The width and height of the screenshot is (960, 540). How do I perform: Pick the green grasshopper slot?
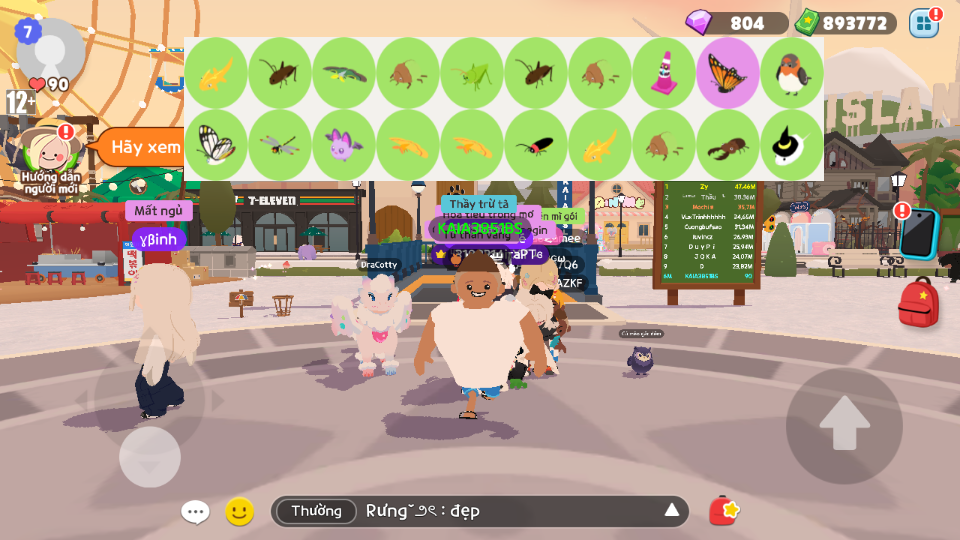472,73
